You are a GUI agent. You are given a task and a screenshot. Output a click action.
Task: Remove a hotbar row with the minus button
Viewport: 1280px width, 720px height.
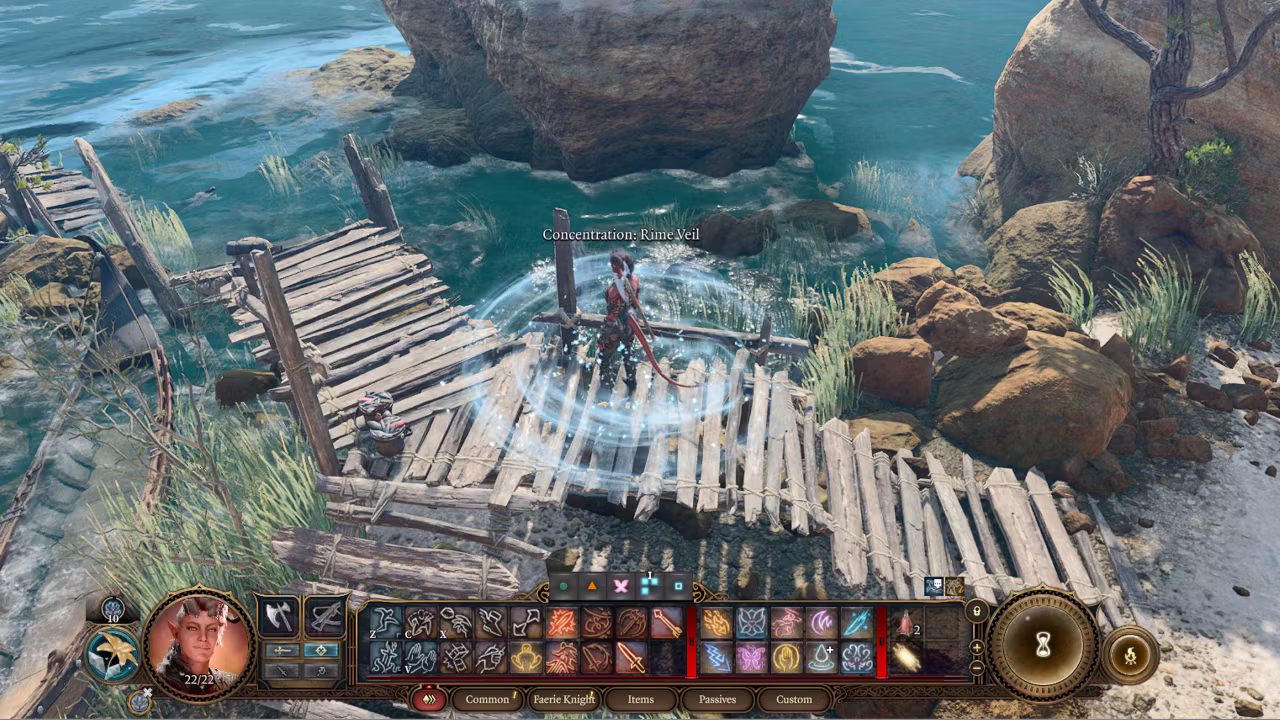click(976, 666)
